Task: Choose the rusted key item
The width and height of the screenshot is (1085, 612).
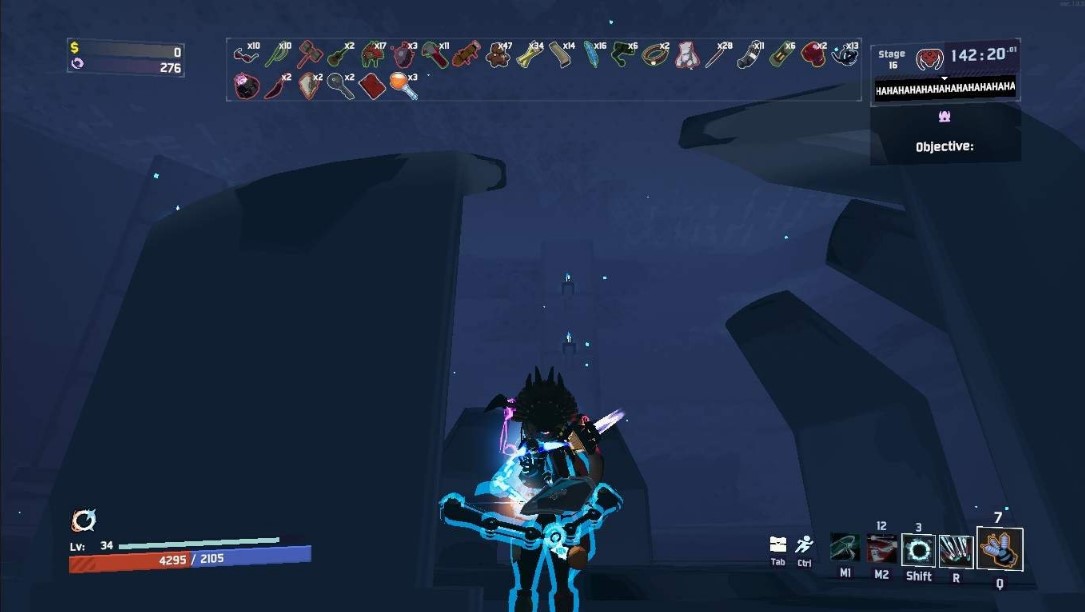Action: [340, 86]
